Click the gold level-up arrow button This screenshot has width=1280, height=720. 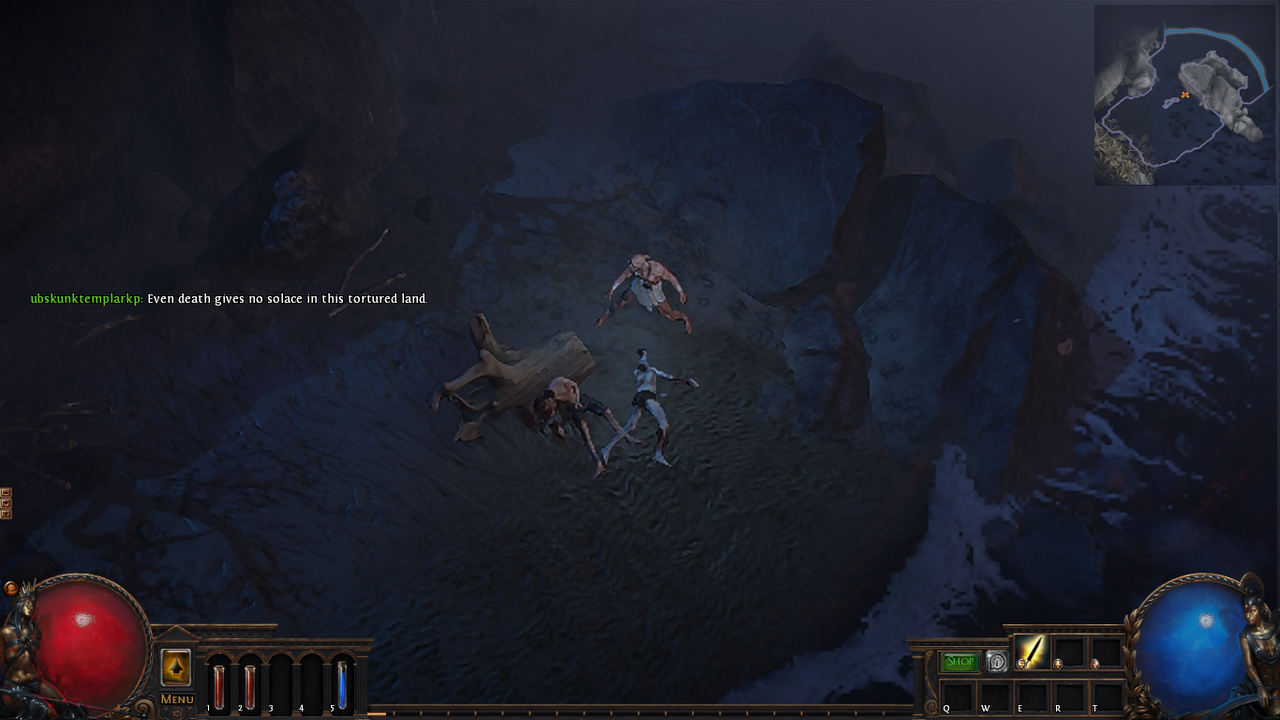[x=176, y=667]
